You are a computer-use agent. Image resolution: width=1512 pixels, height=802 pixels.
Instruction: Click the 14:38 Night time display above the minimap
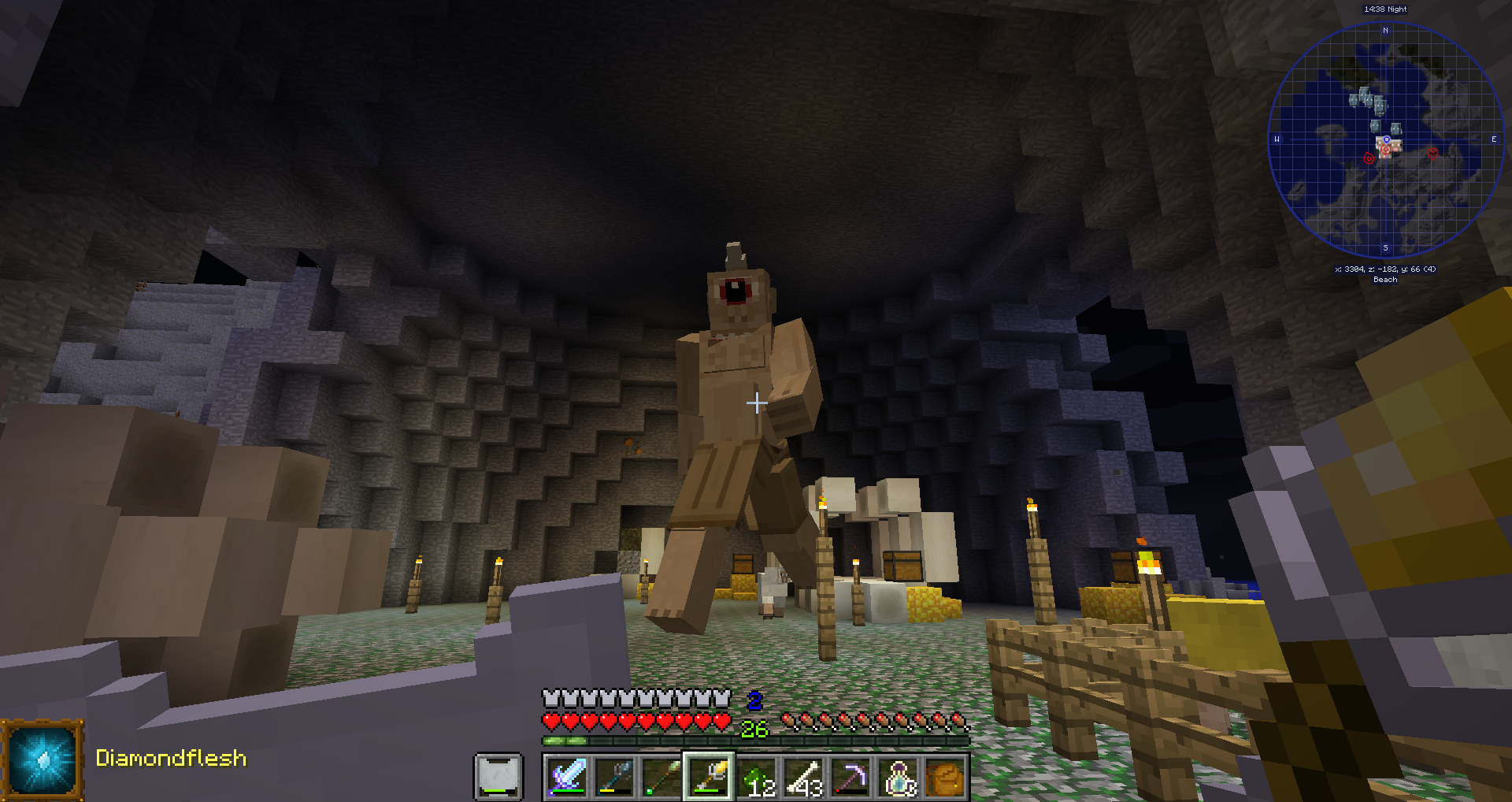click(x=1384, y=9)
